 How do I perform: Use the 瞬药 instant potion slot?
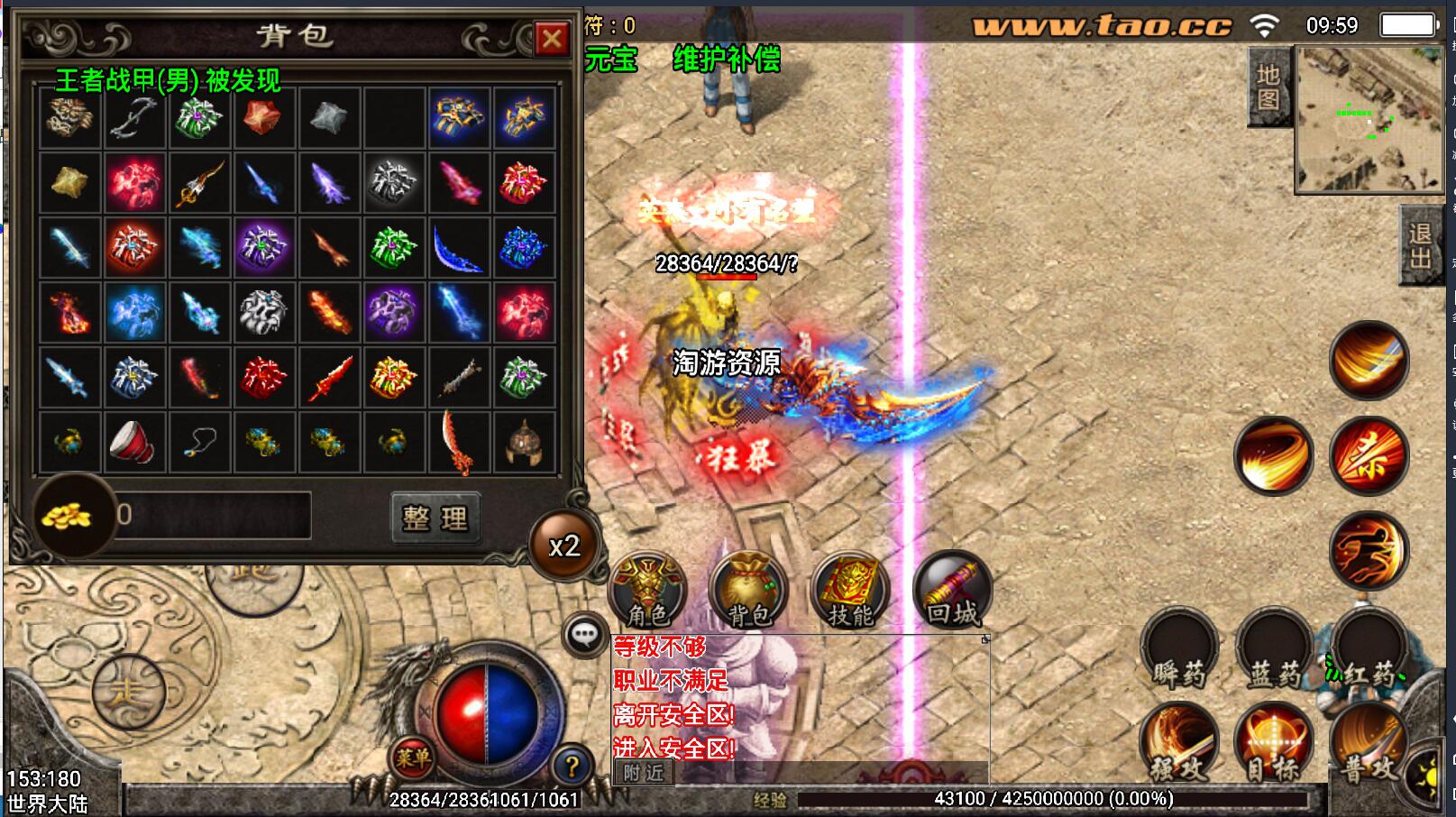[x=1178, y=650]
